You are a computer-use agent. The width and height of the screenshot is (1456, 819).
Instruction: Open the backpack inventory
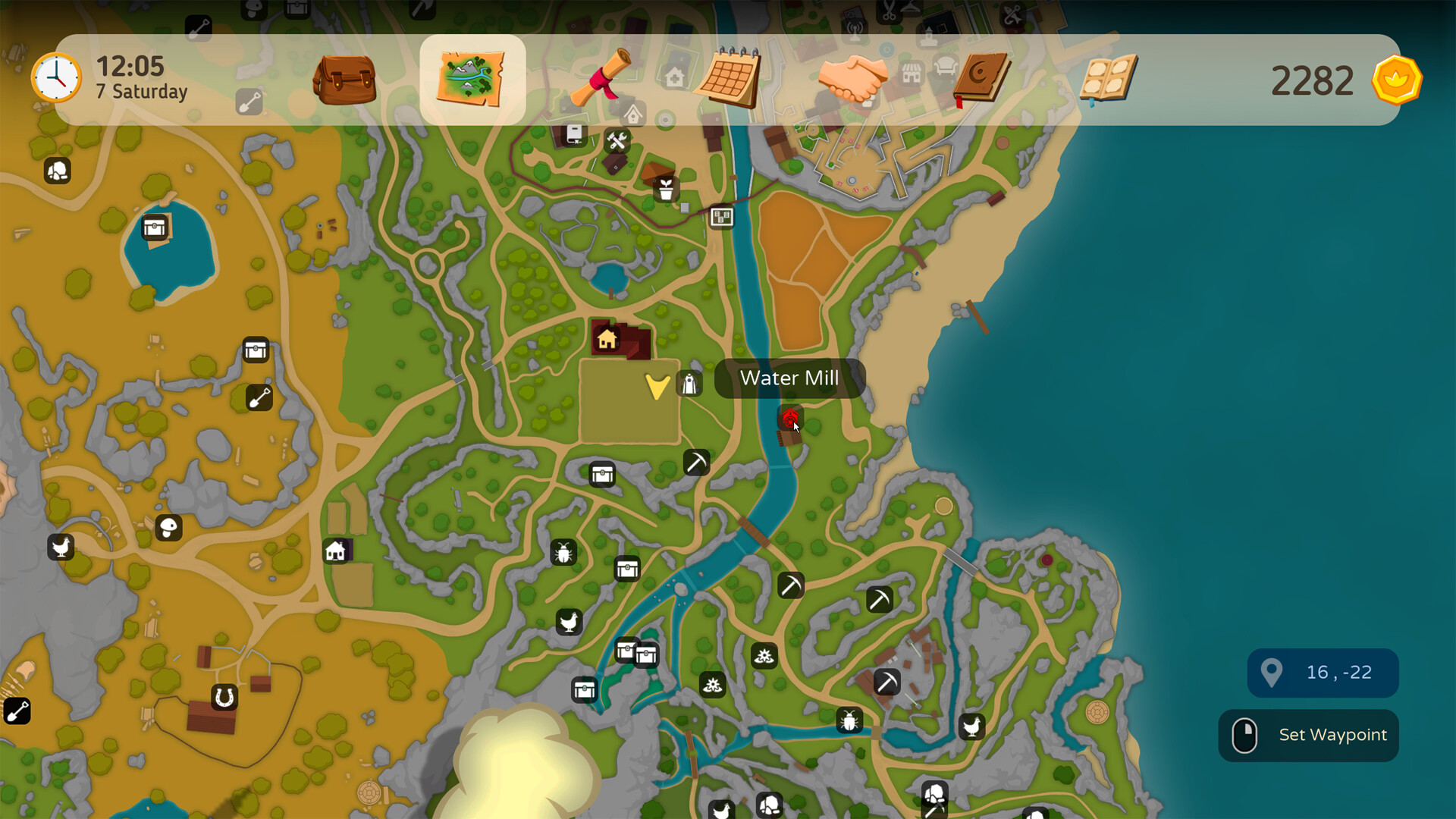pos(345,80)
